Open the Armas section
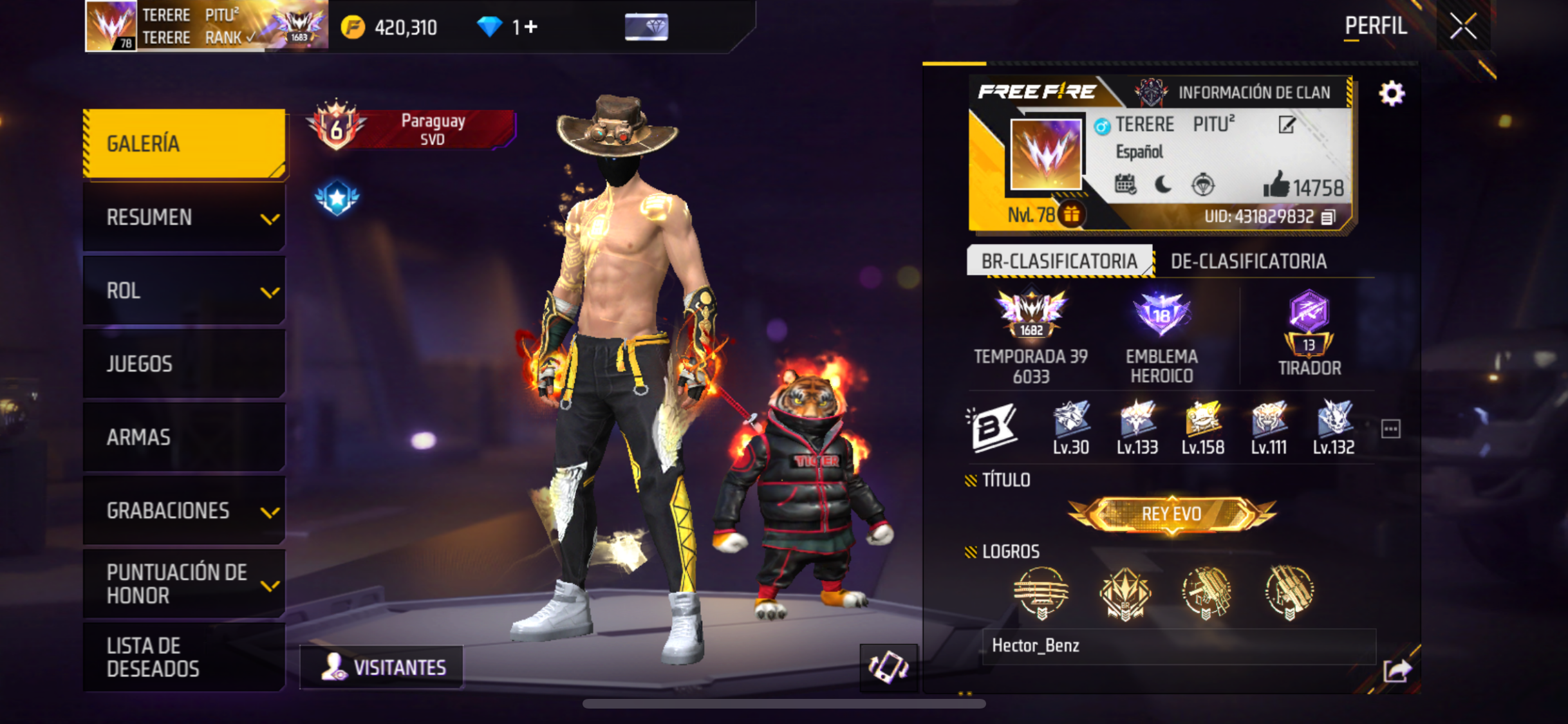This screenshot has height=724, width=1568. (x=185, y=438)
